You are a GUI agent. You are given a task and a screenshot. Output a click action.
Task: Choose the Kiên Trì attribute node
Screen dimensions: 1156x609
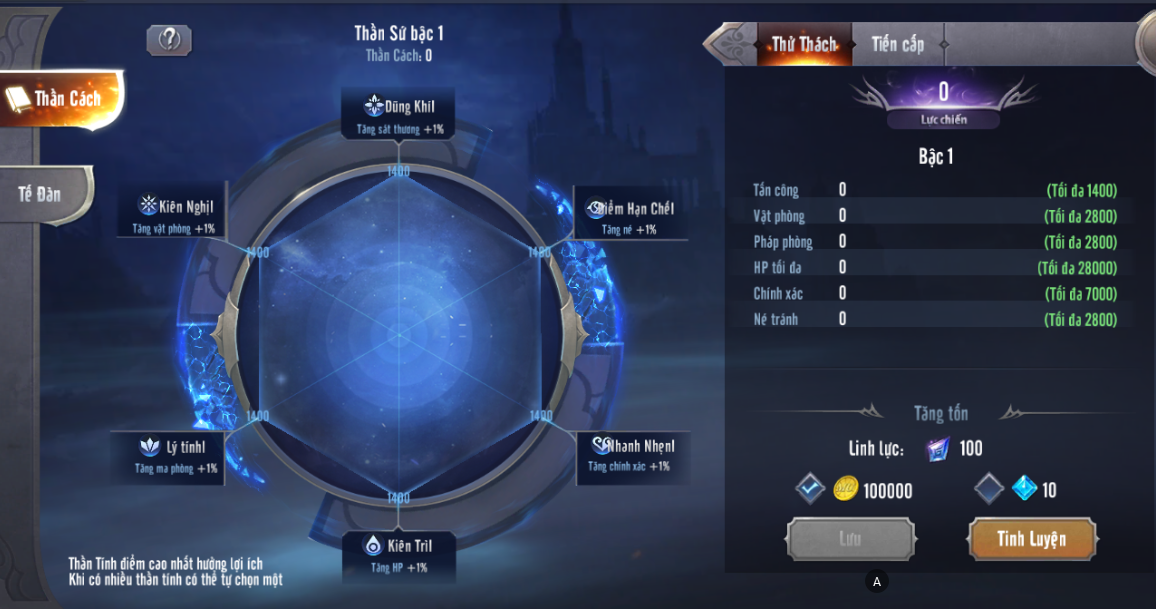tap(398, 554)
